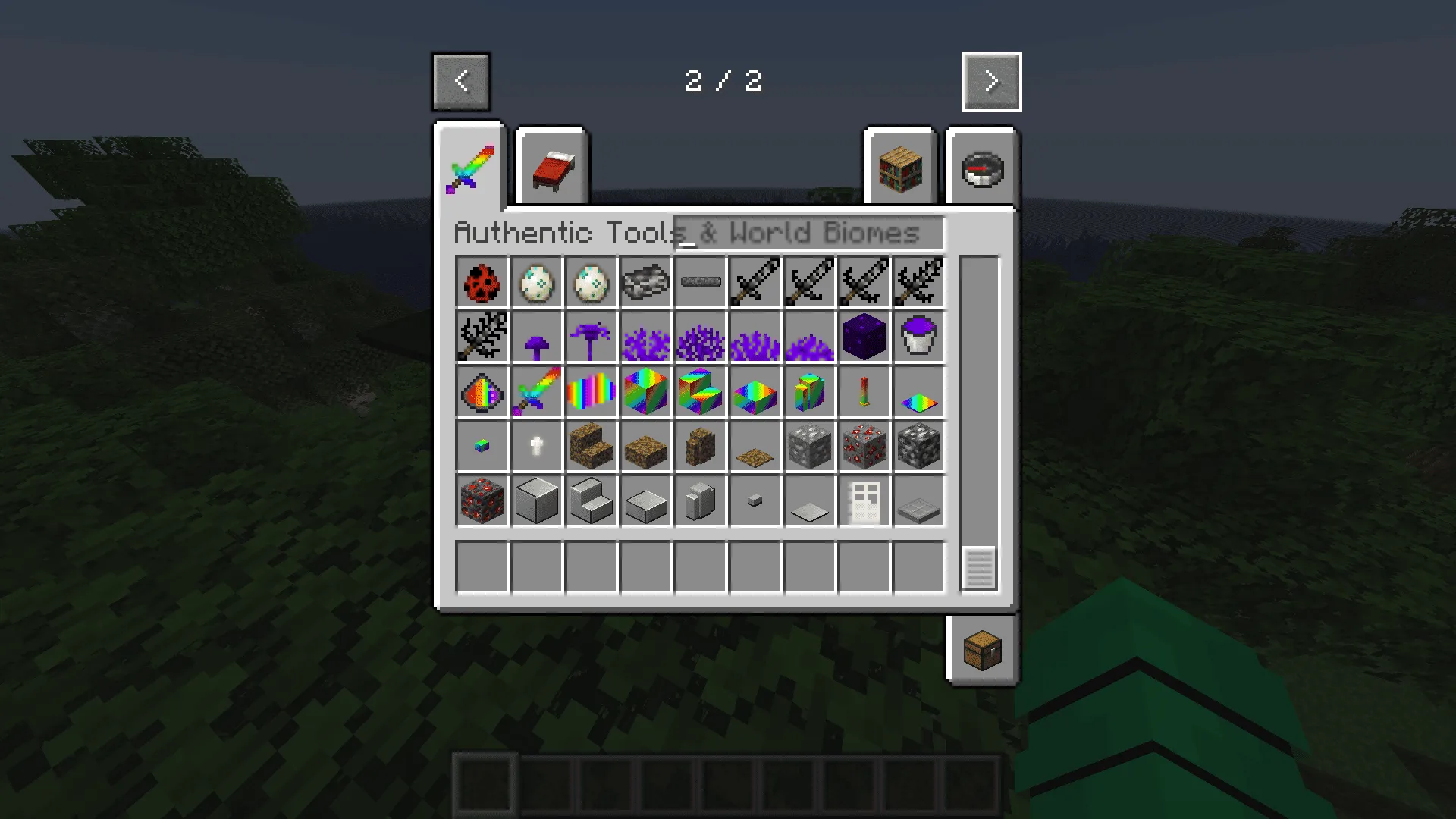
Task: Select the white cross item
Action: coord(537,447)
